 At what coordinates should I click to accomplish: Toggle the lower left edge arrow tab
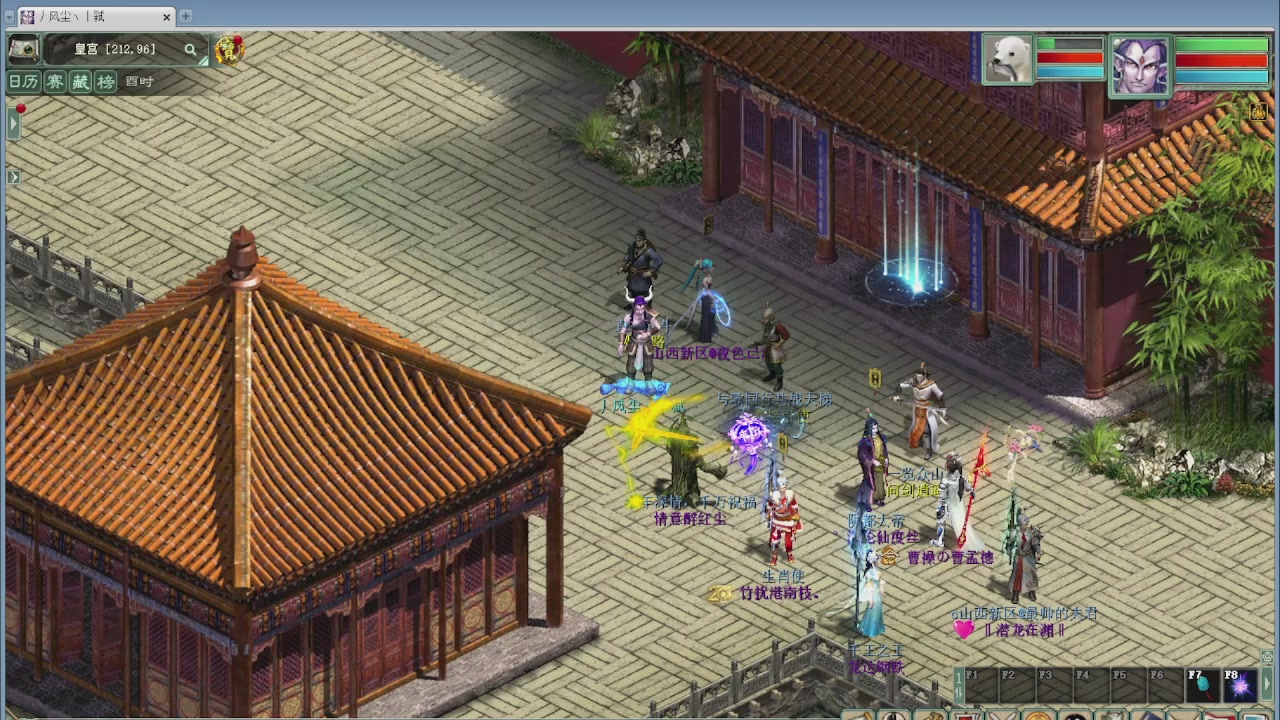[12, 176]
